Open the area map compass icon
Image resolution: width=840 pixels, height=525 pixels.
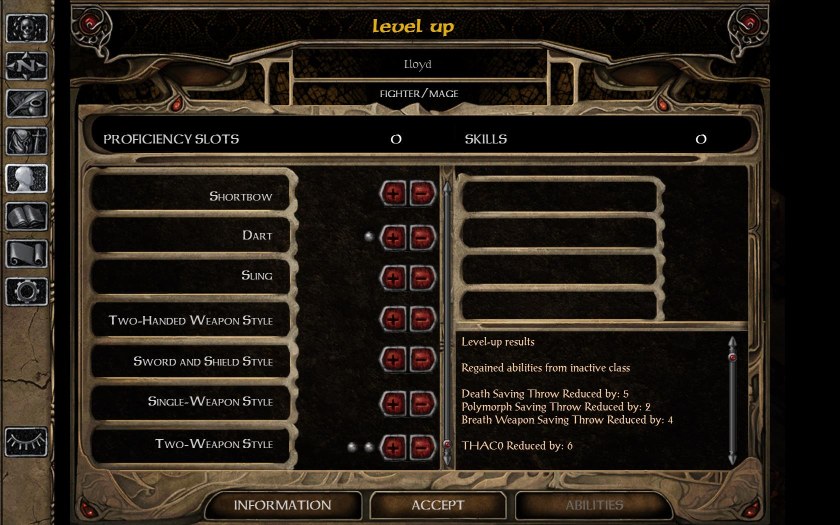(27, 66)
